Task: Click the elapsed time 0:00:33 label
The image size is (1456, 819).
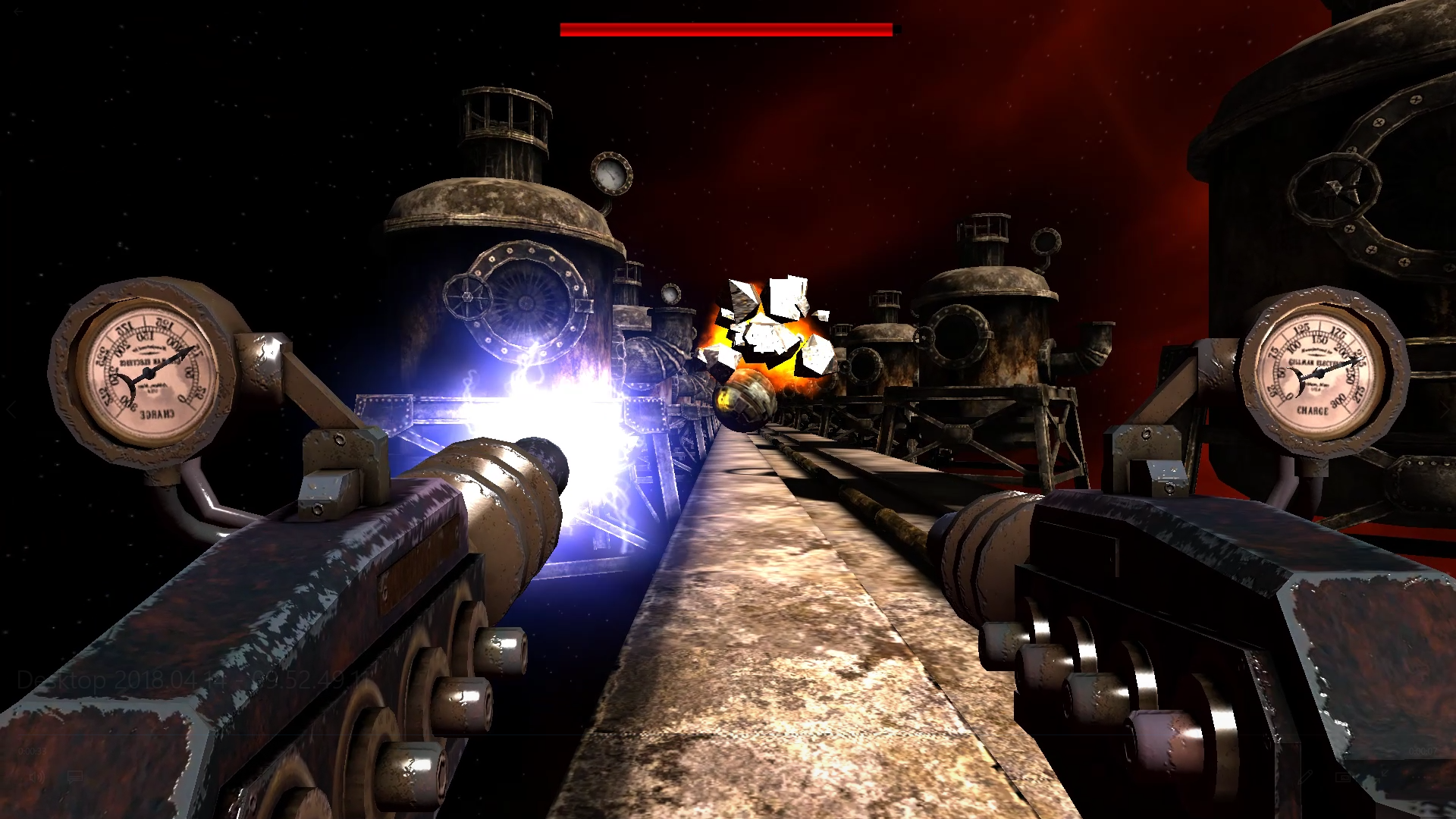Action: tap(33, 751)
